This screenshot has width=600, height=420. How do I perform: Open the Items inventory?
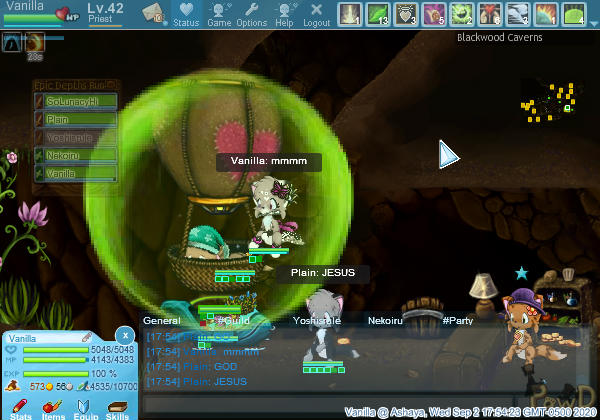tap(53, 408)
